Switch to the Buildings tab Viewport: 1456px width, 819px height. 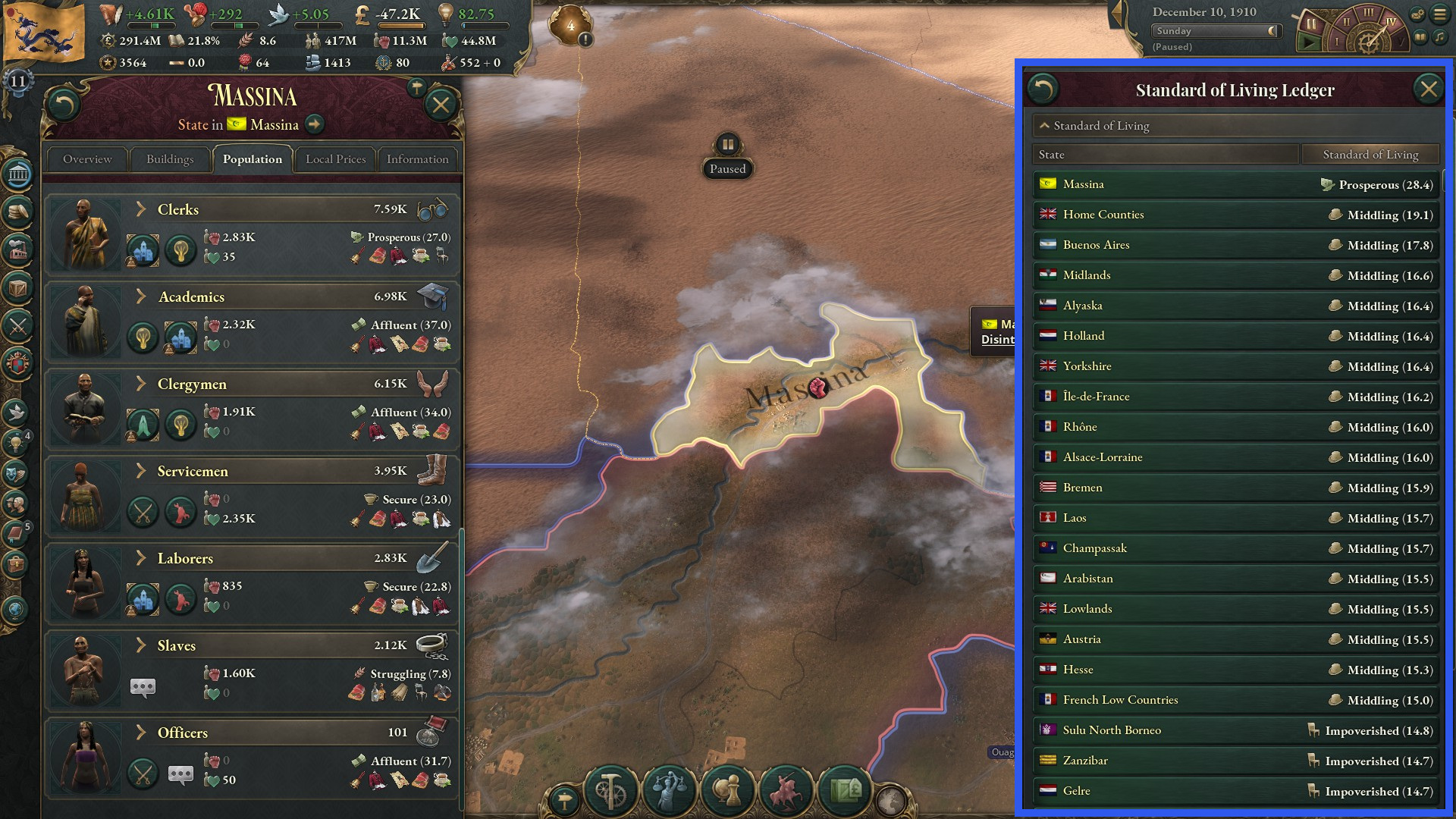coord(170,159)
